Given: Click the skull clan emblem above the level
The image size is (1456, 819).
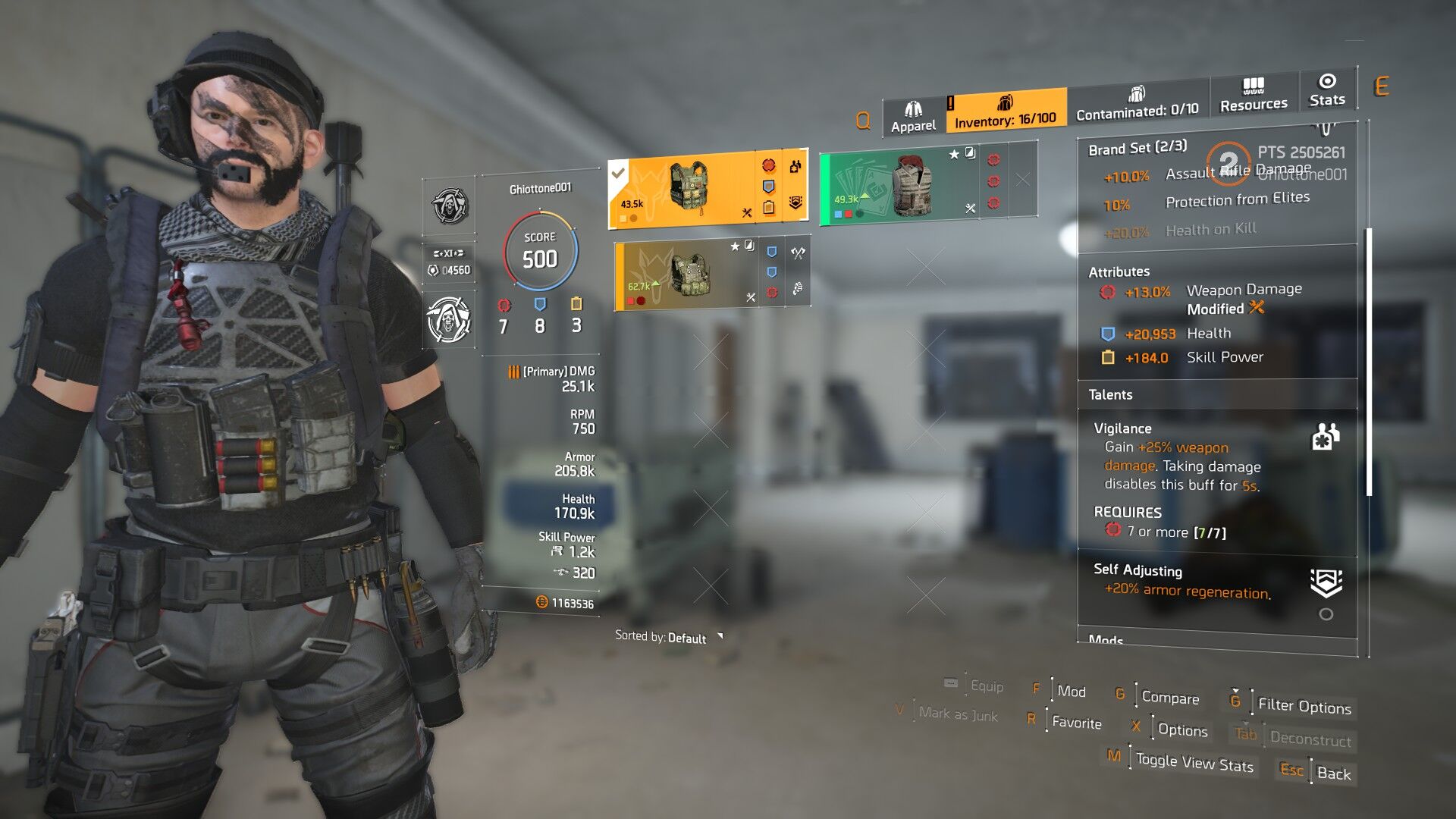Looking at the screenshot, I should (450, 206).
